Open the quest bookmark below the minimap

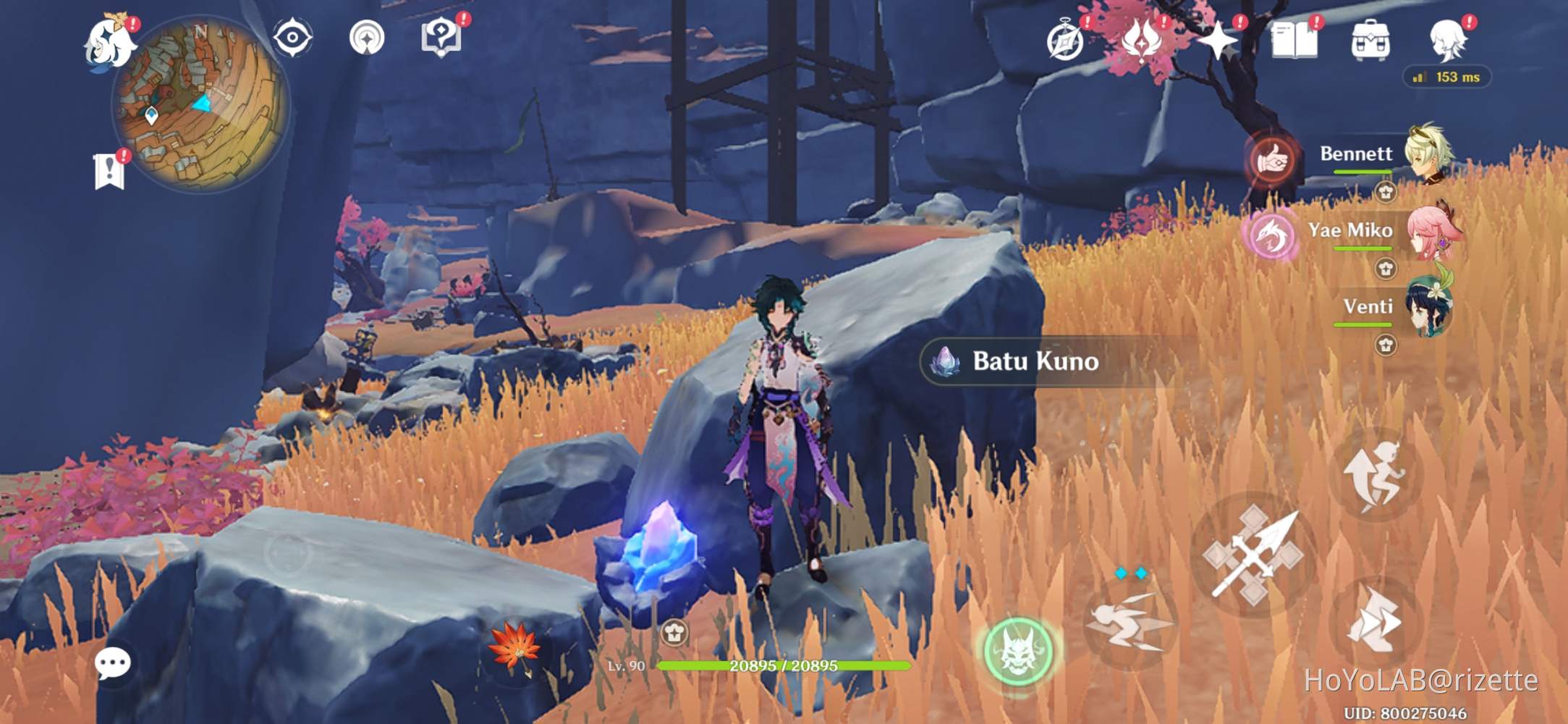click(109, 171)
